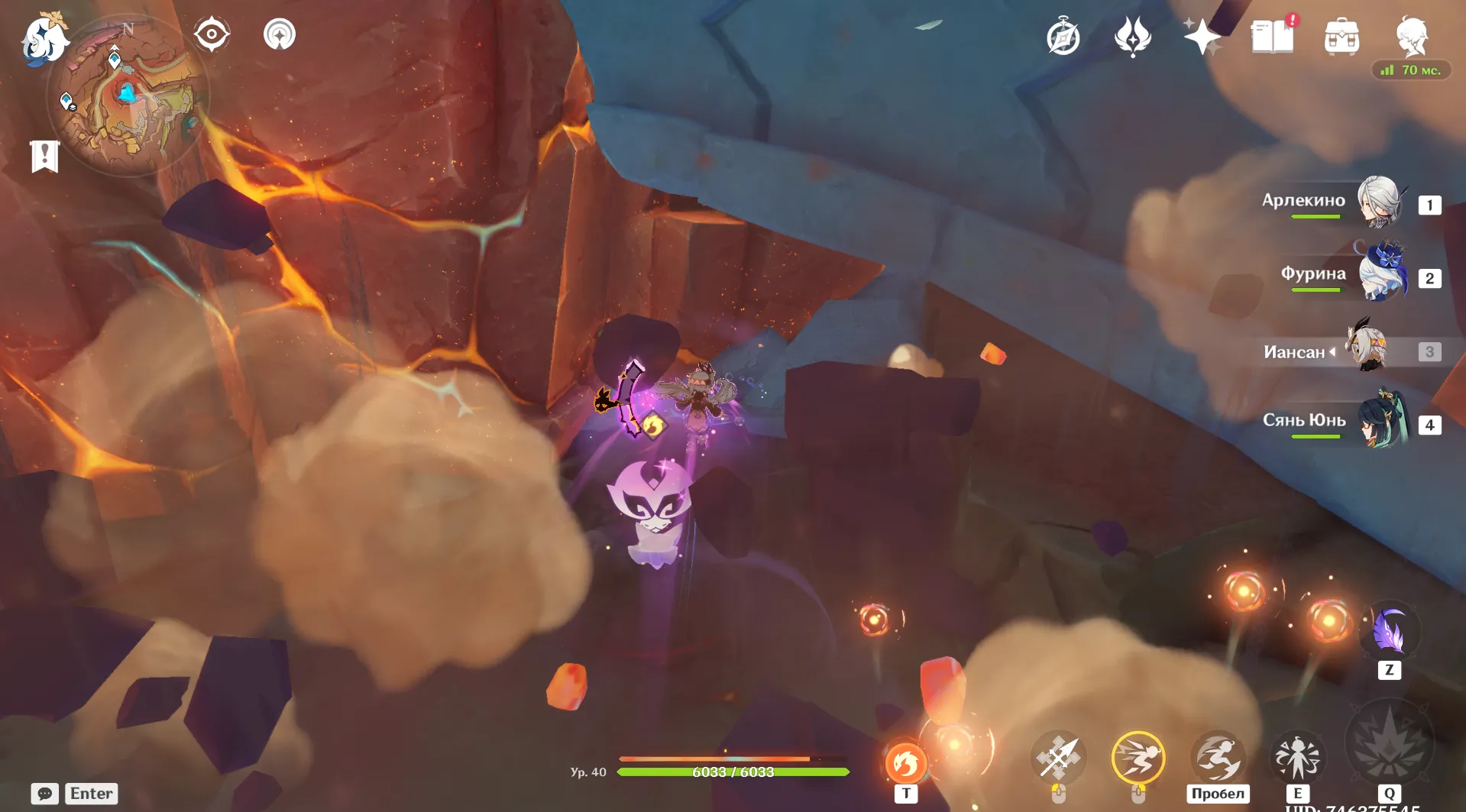Open the character profile head icon
This screenshot has width=1466, height=812.
[1412, 35]
